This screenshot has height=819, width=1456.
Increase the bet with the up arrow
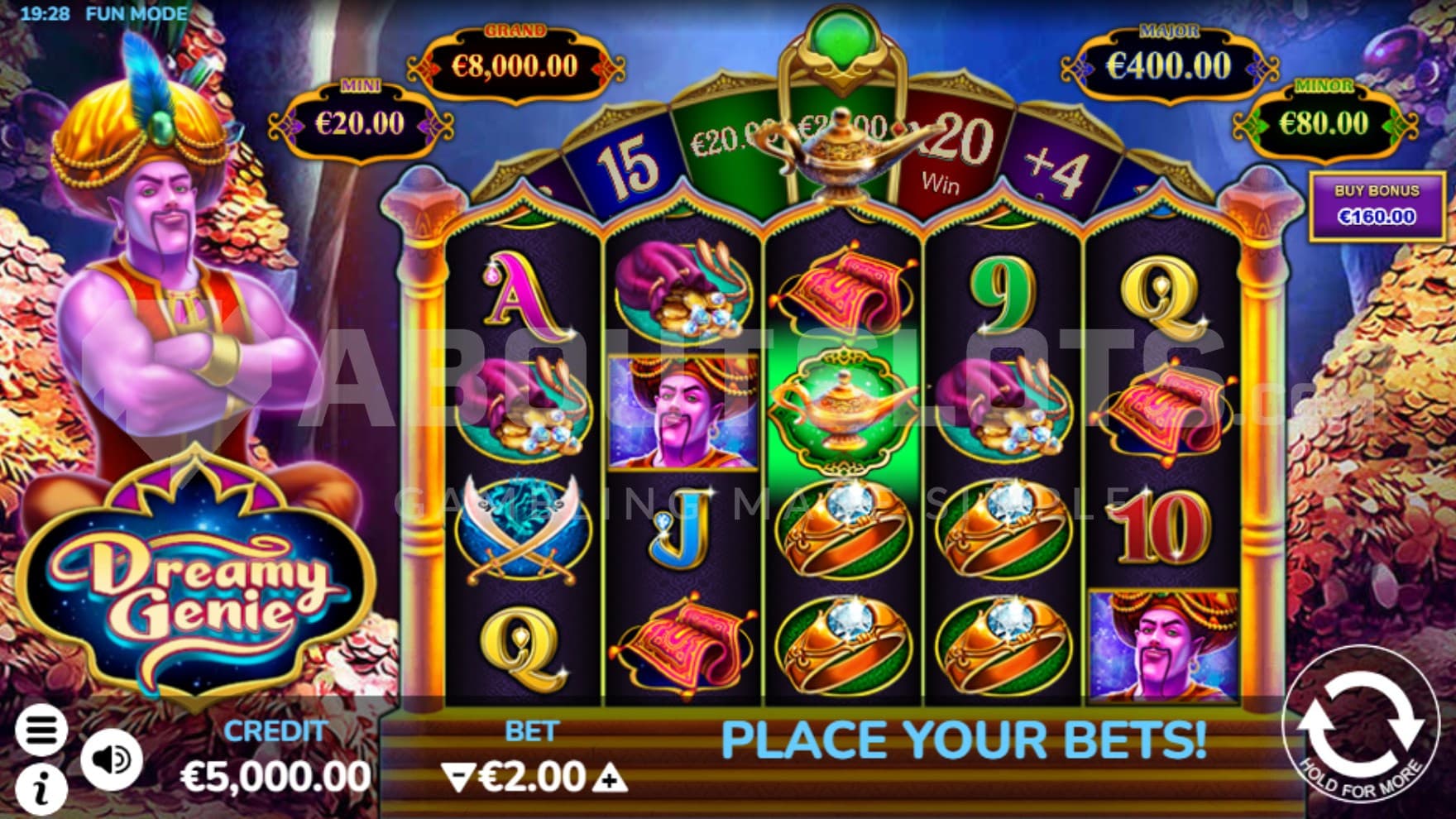click(x=610, y=778)
